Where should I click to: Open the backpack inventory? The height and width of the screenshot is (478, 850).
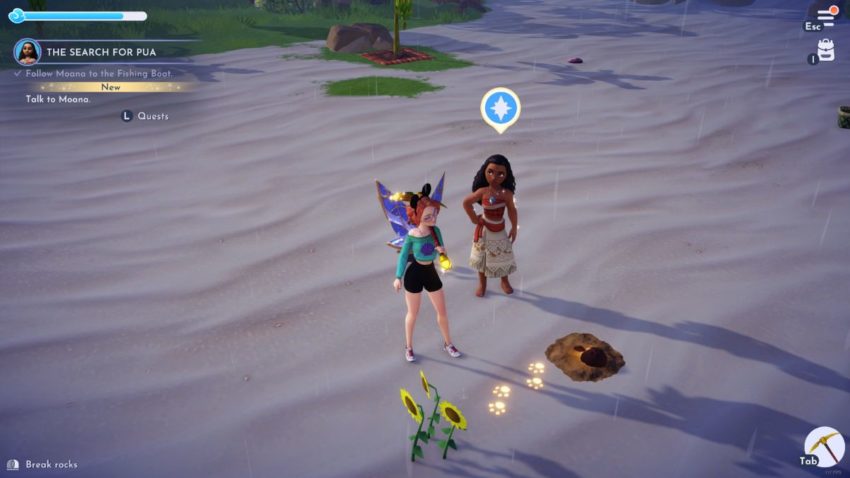click(826, 50)
